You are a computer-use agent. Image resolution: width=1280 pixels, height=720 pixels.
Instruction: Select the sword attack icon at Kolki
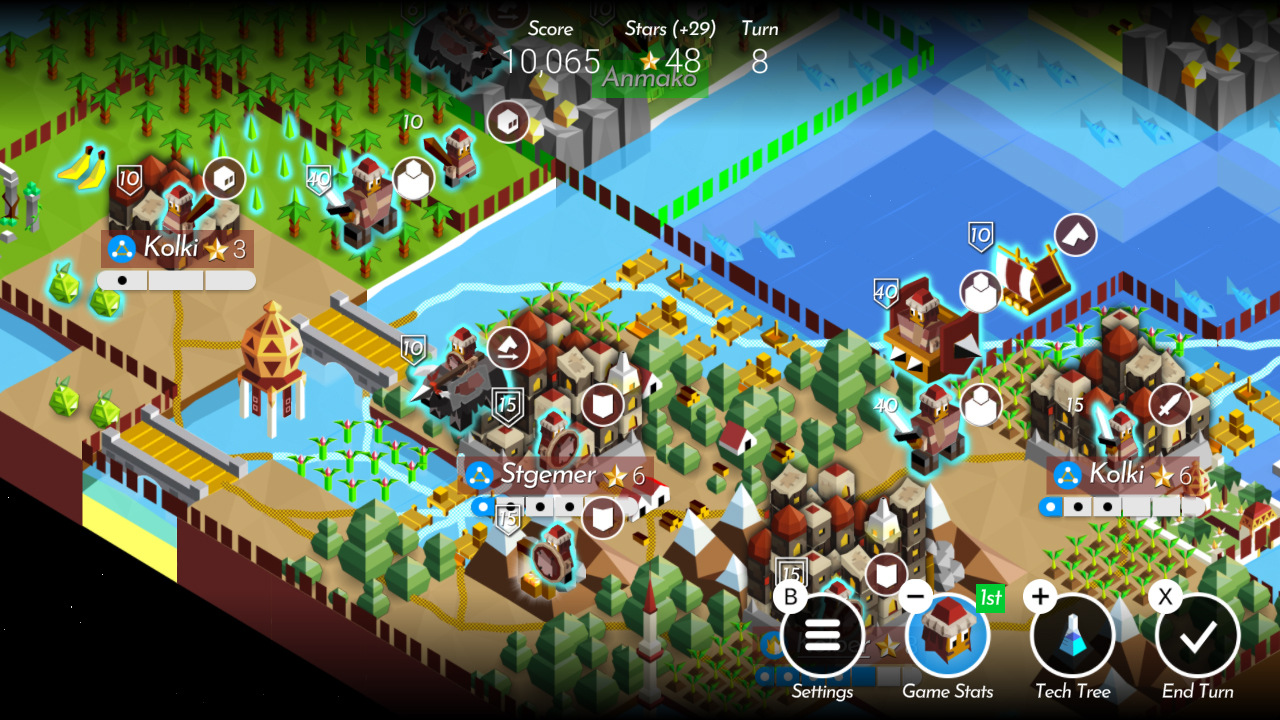click(x=1170, y=403)
